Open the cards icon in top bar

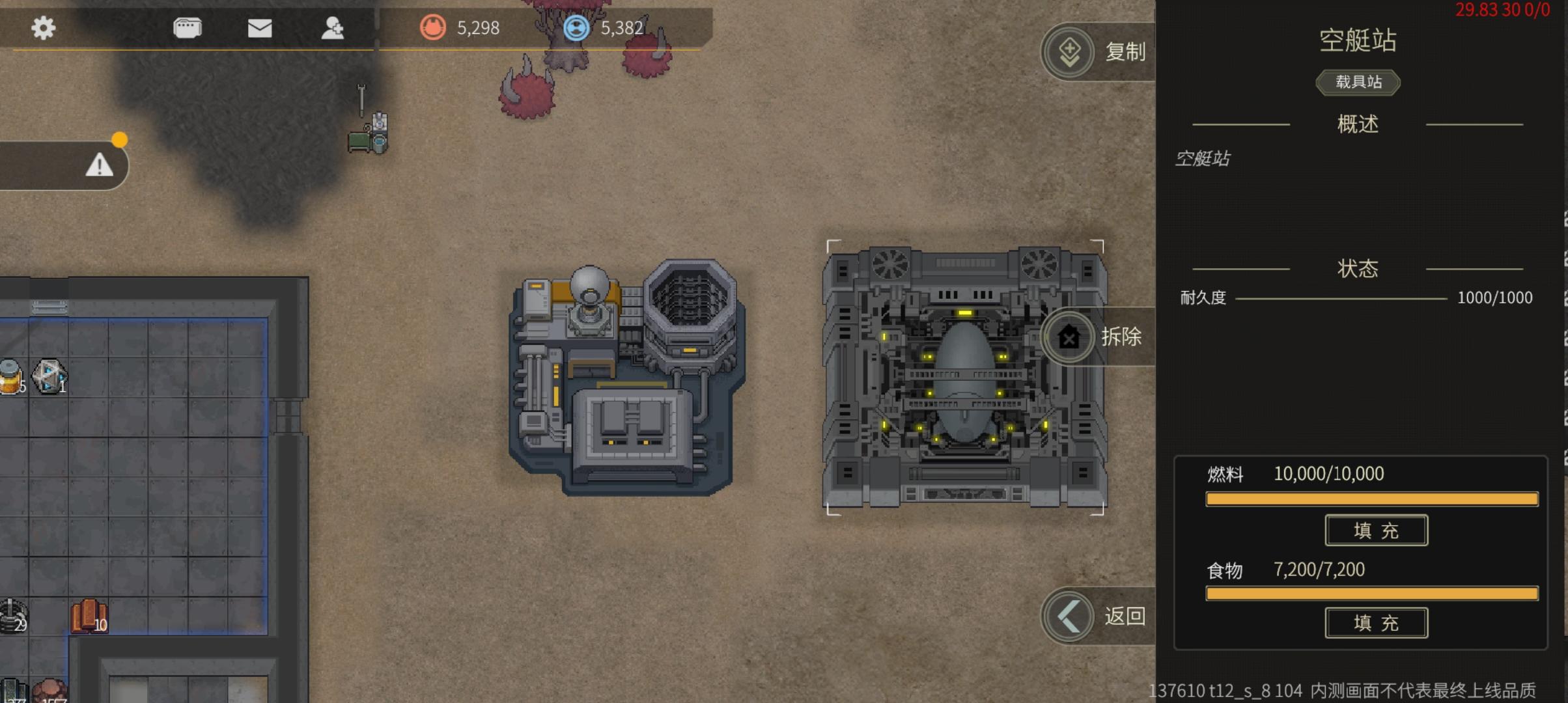[188, 28]
